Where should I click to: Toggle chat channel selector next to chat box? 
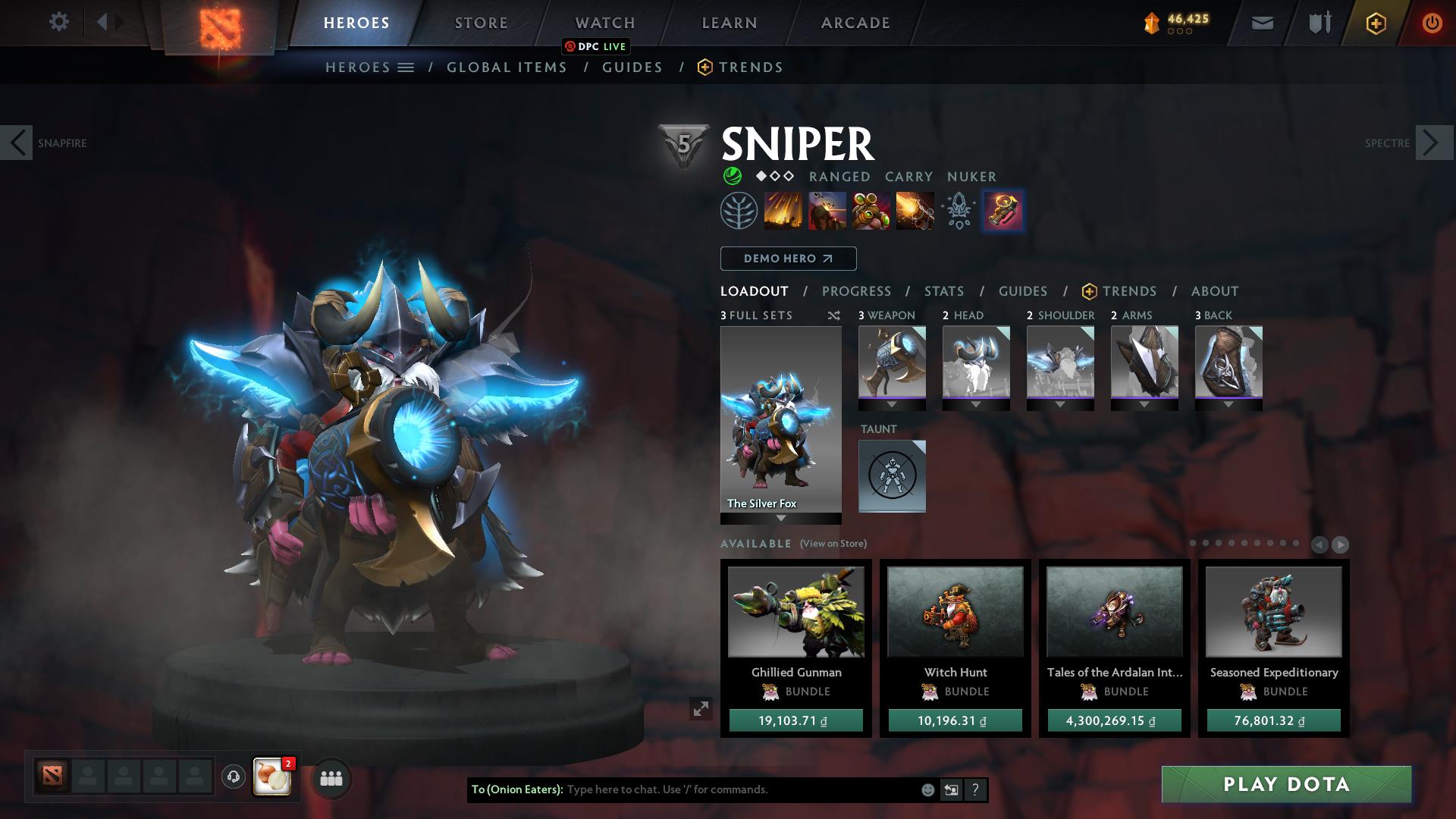952,790
